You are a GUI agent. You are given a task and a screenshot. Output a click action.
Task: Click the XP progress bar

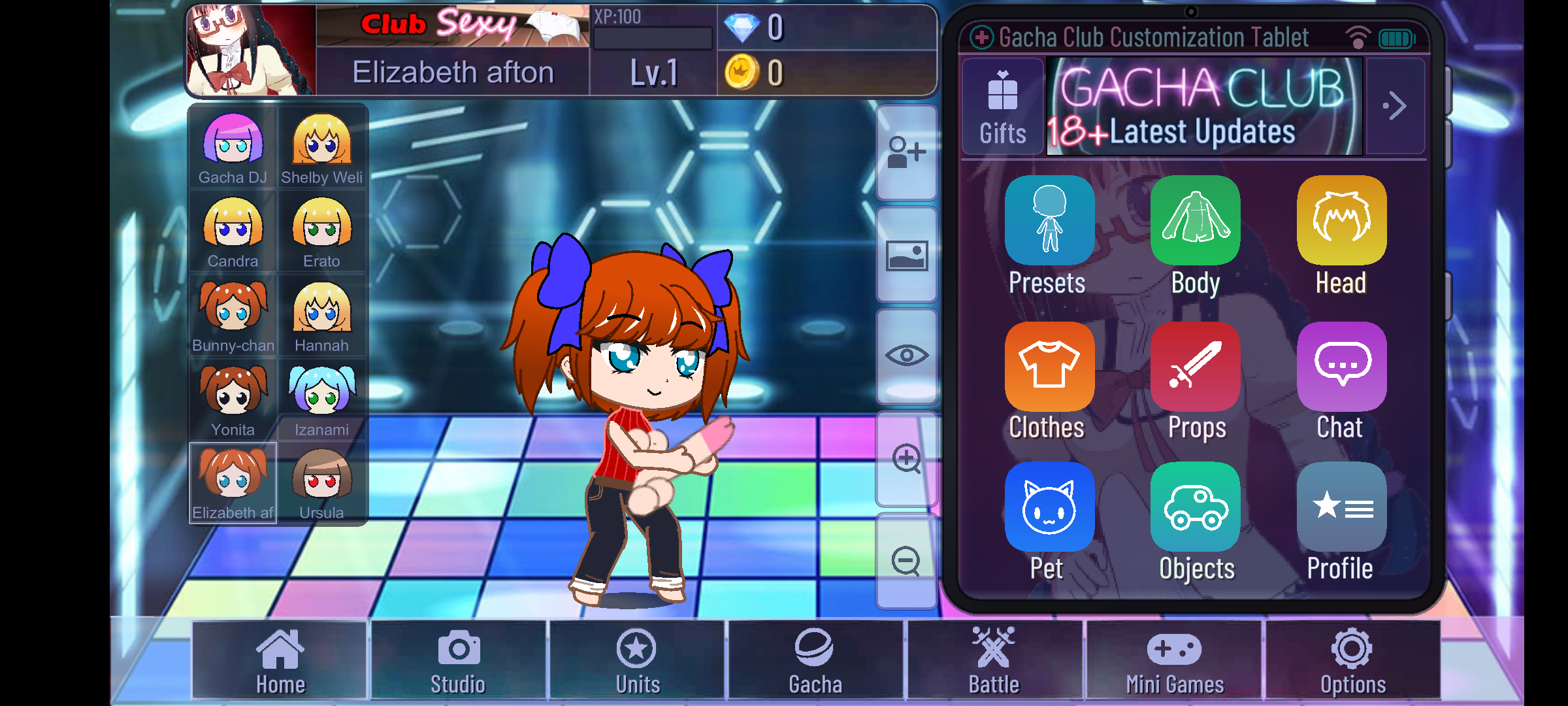[651, 37]
